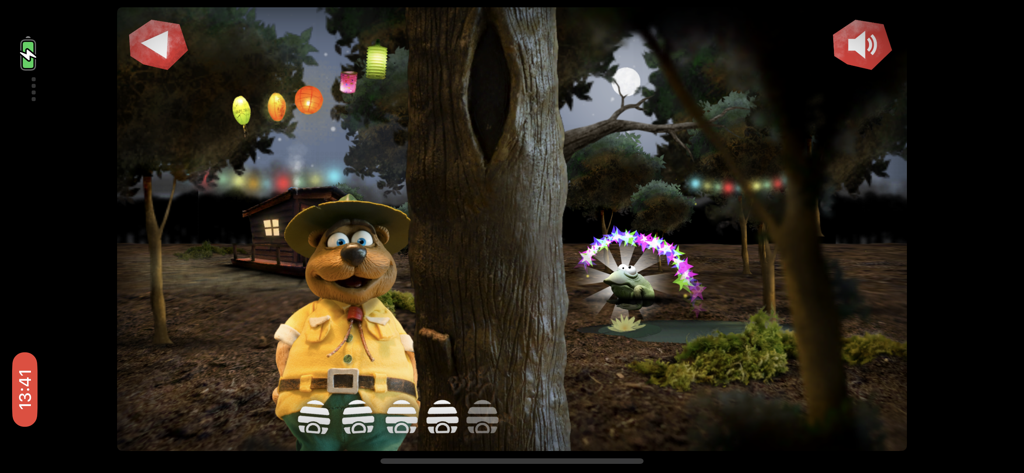Screen dimensions: 1024x473
Task: Go back with the red arrow button
Action: point(157,45)
